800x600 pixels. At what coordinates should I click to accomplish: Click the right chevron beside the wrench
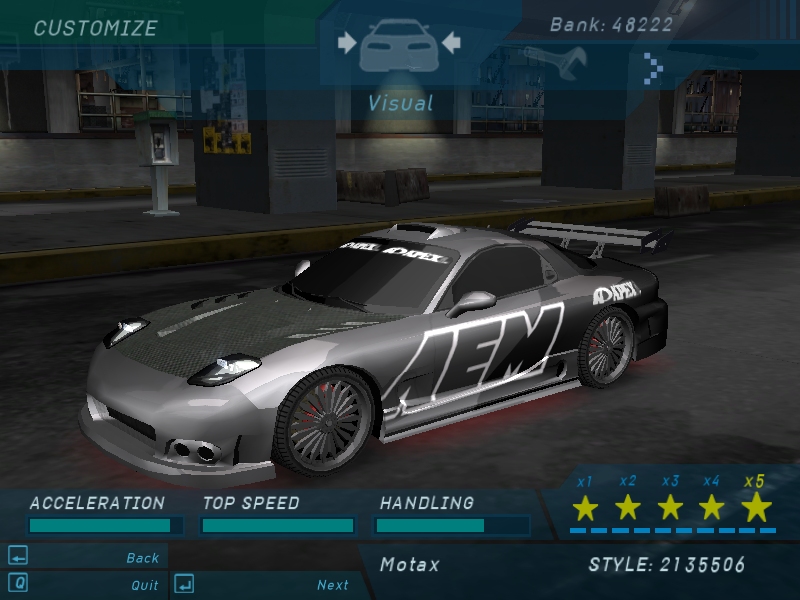pos(653,68)
